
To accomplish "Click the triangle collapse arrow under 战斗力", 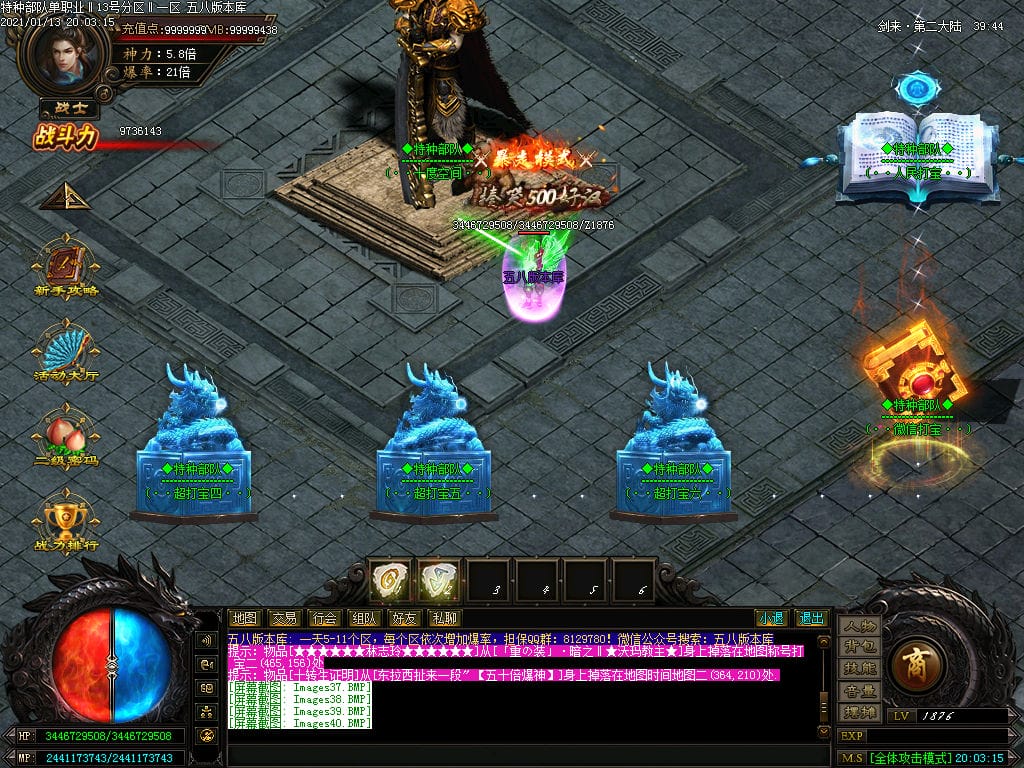I will coord(65,196).
